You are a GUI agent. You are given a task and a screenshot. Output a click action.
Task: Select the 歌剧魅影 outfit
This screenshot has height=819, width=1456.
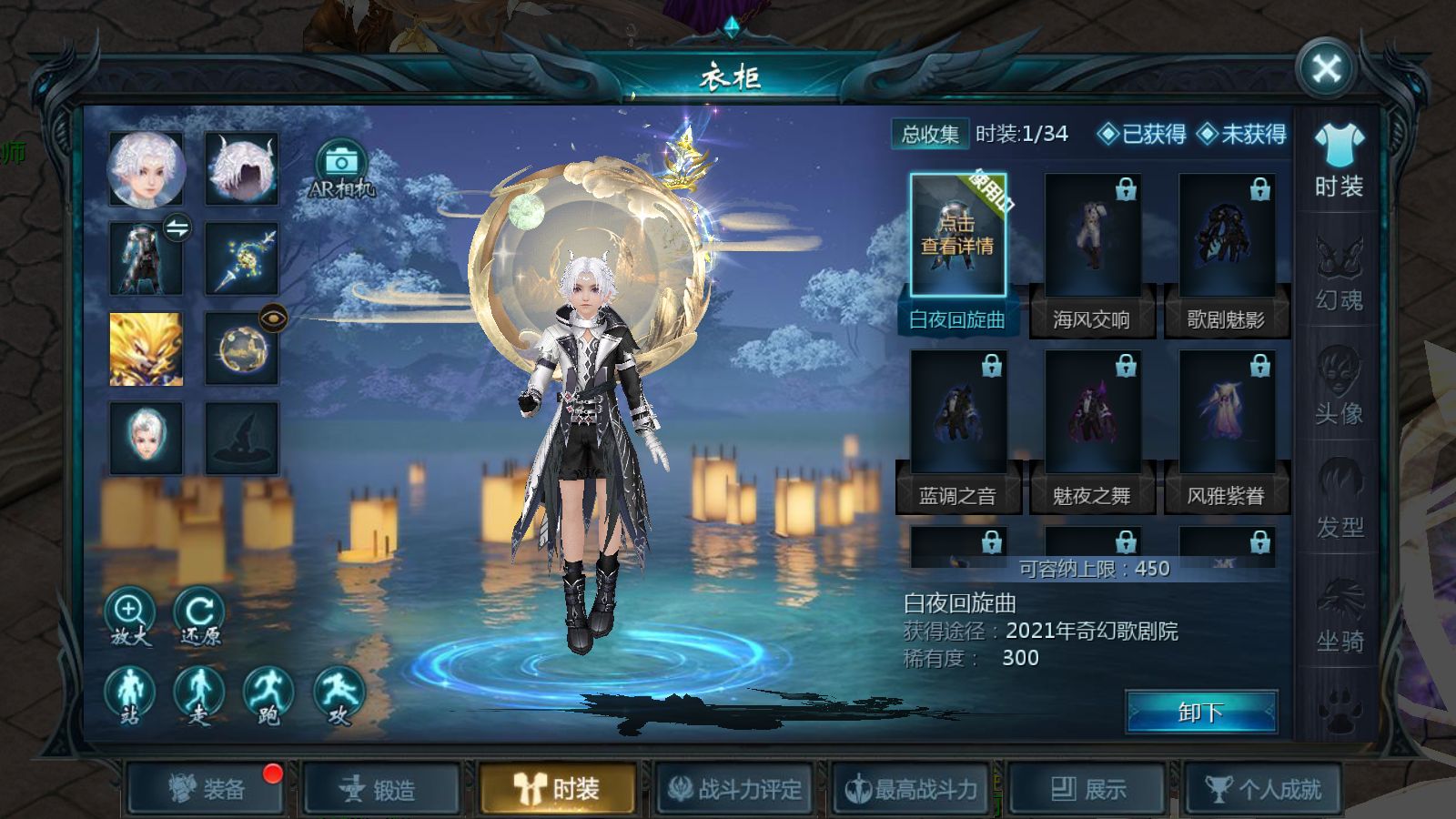[x=1226, y=238]
